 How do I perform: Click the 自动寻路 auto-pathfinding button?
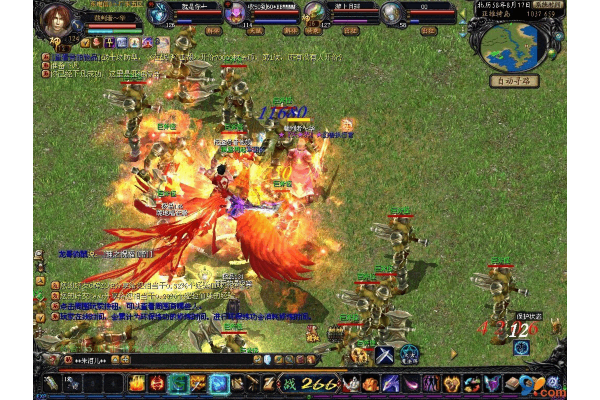(x=512, y=79)
